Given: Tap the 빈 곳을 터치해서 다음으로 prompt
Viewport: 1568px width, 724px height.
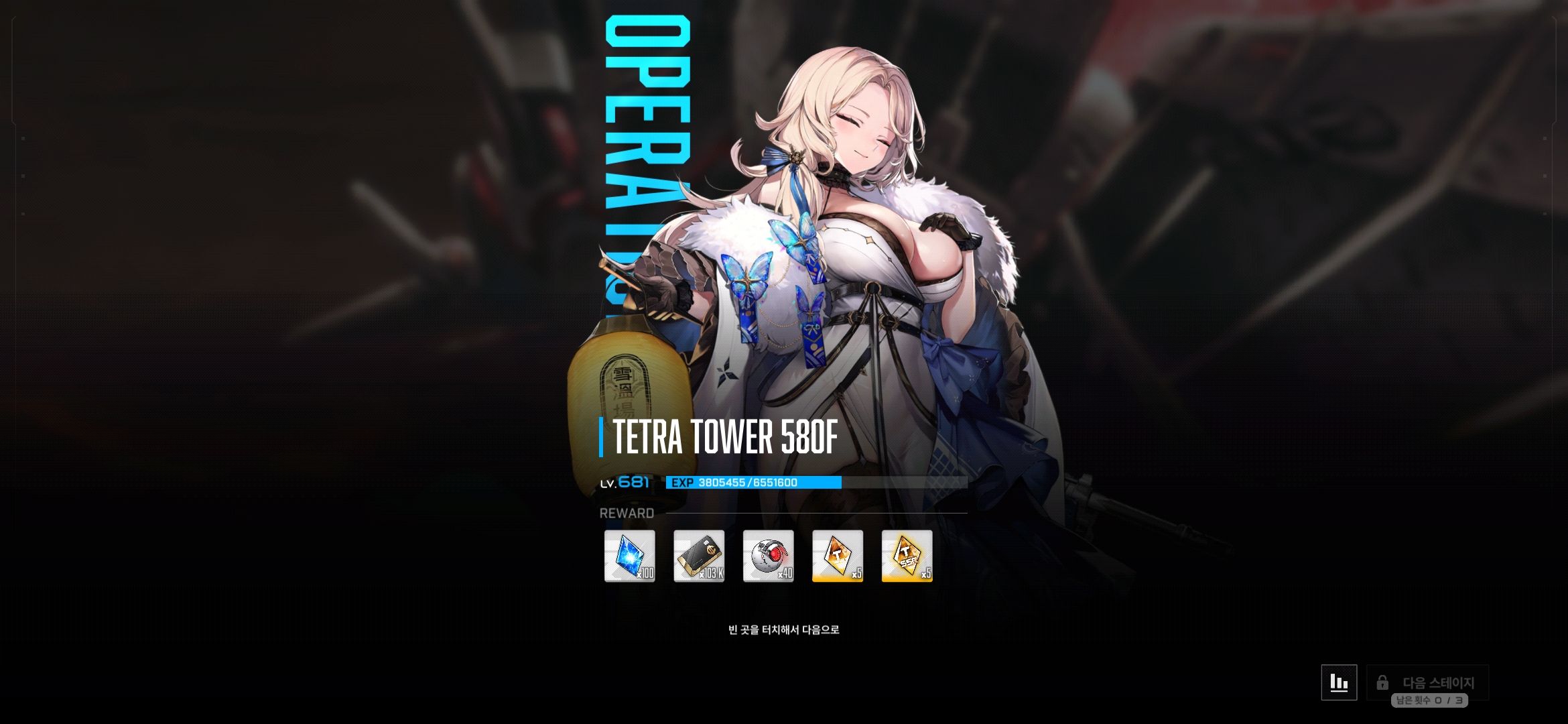Looking at the screenshot, I should click(x=783, y=629).
